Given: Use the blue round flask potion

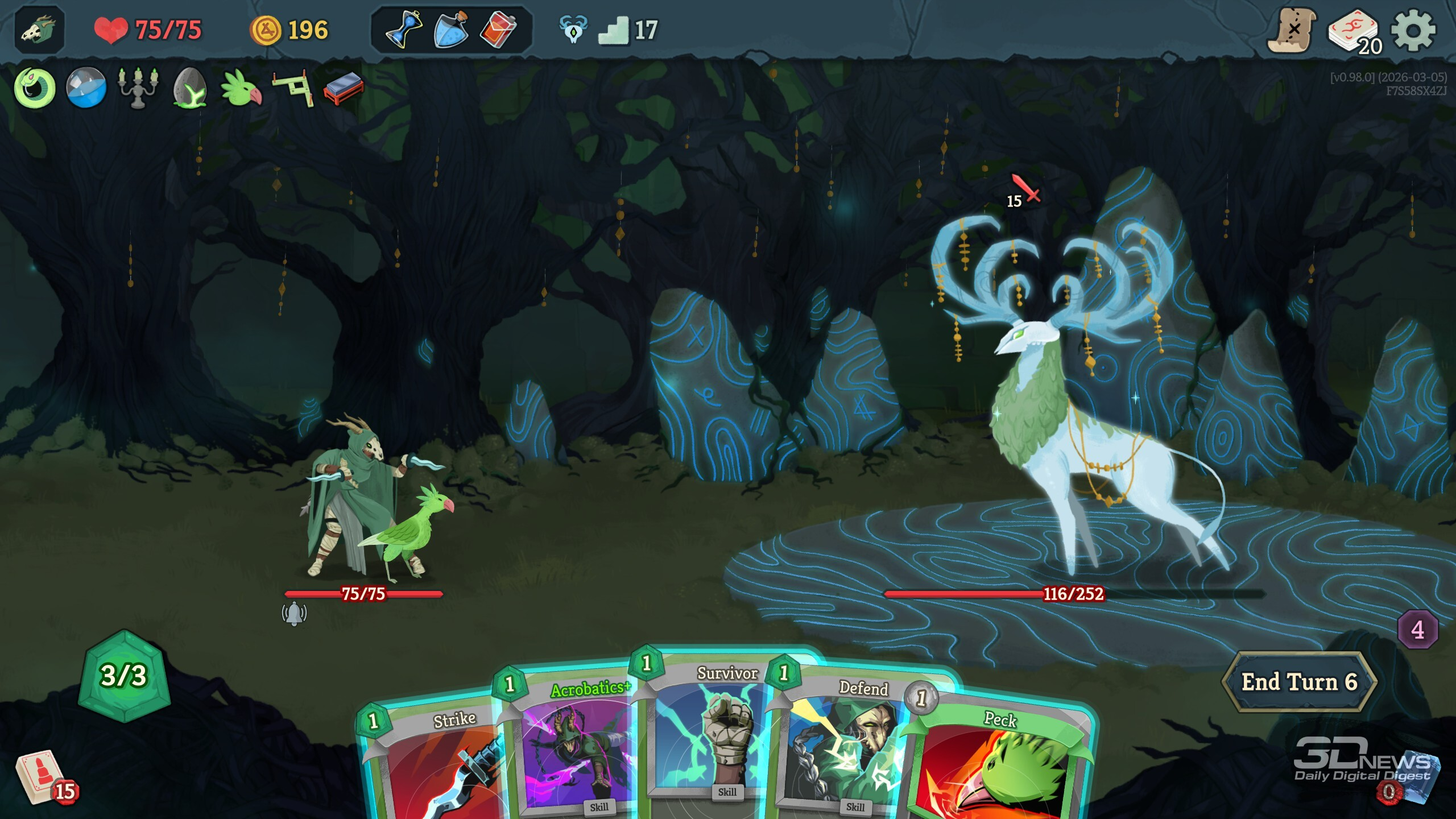Looking at the screenshot, I should pos(451,30).
